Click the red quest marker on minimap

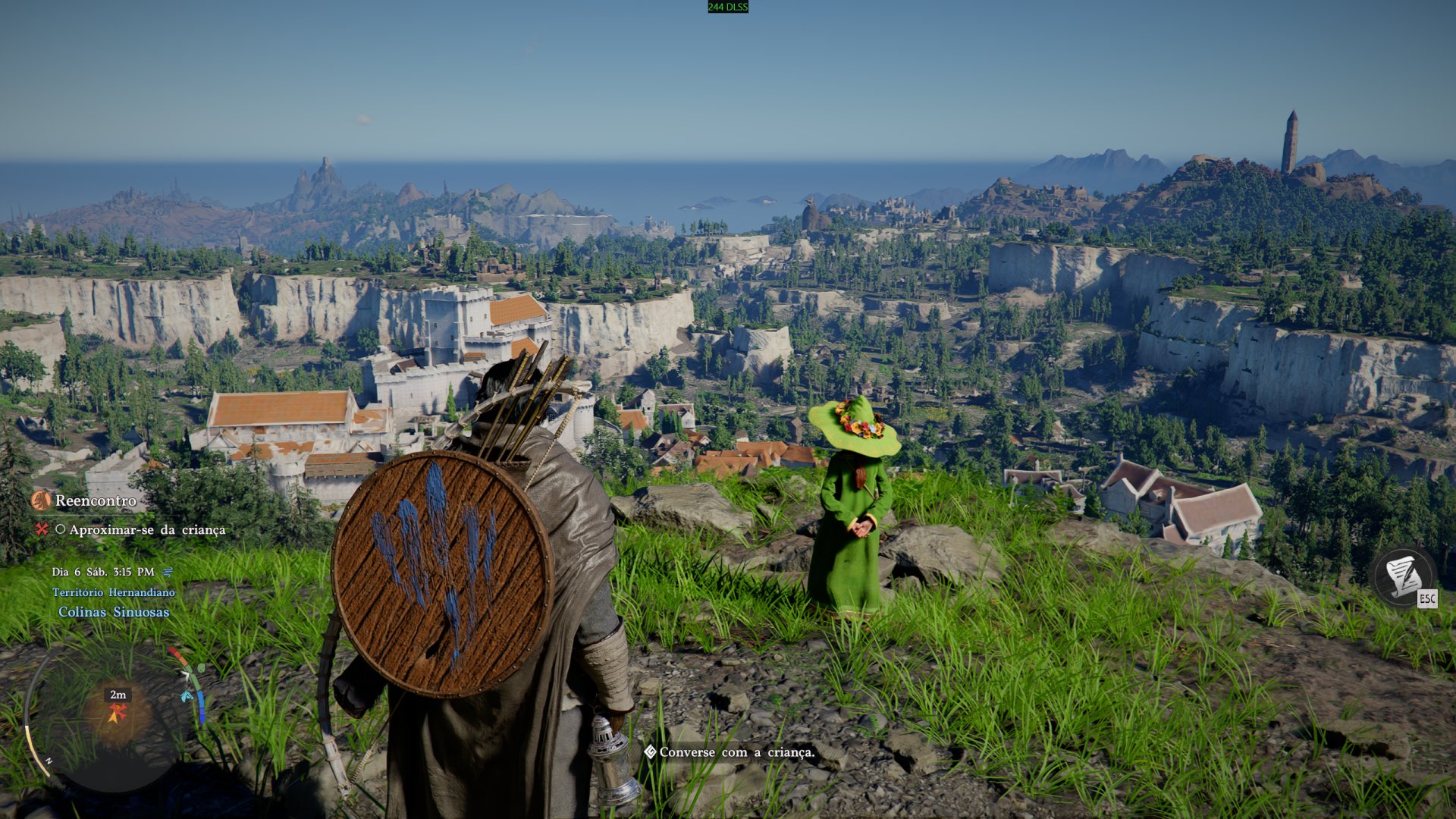tap(117, 713)
